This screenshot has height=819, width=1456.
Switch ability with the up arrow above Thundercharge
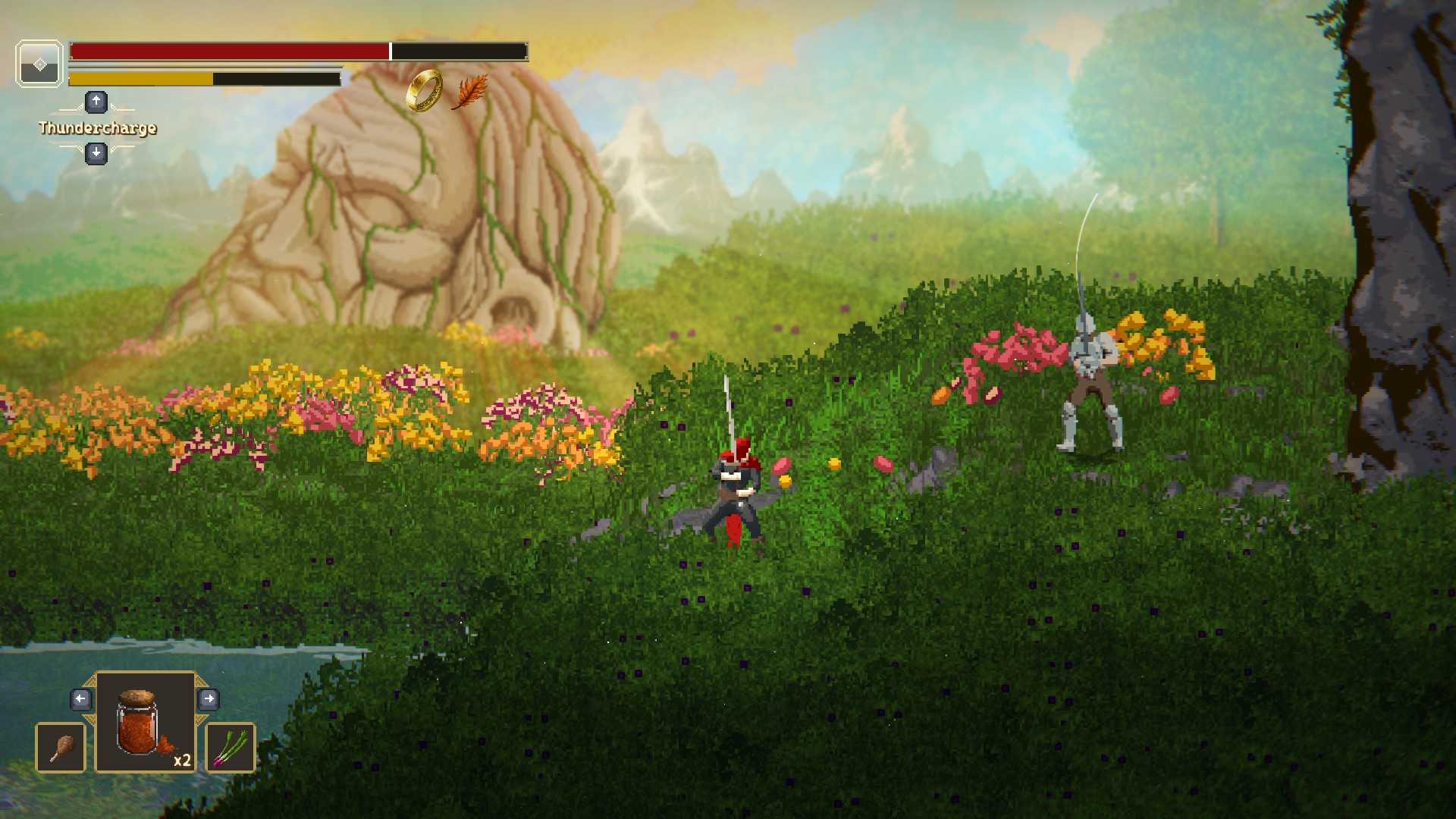pos(96,102)
